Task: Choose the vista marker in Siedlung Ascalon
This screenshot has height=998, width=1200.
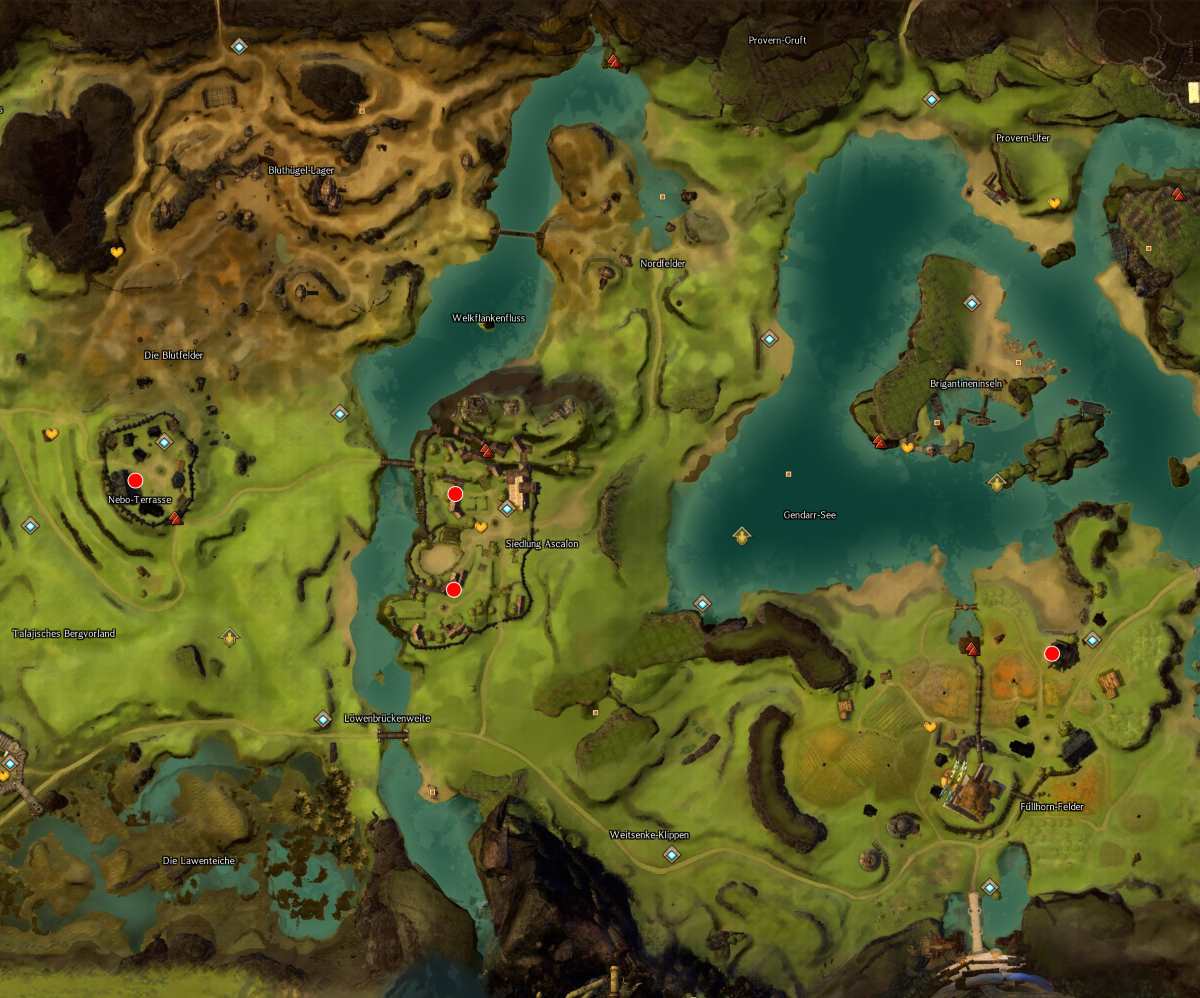Action: (487, 451)
